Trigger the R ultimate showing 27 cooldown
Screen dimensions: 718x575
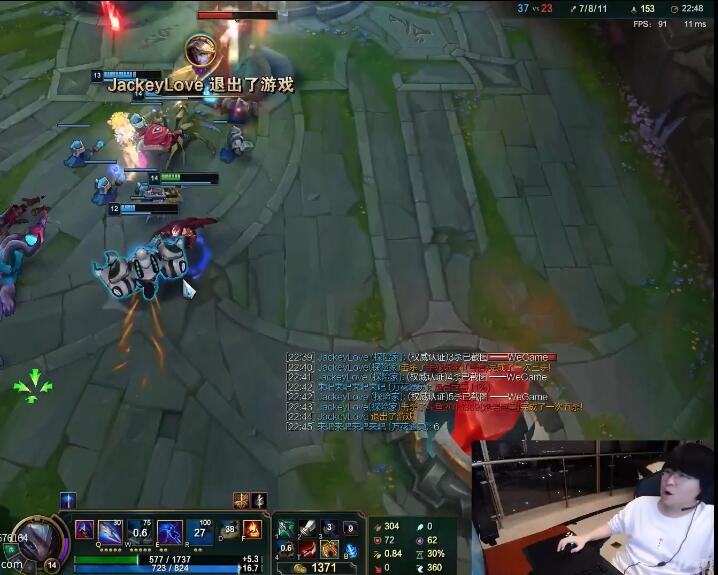click(x=198, y=531)
